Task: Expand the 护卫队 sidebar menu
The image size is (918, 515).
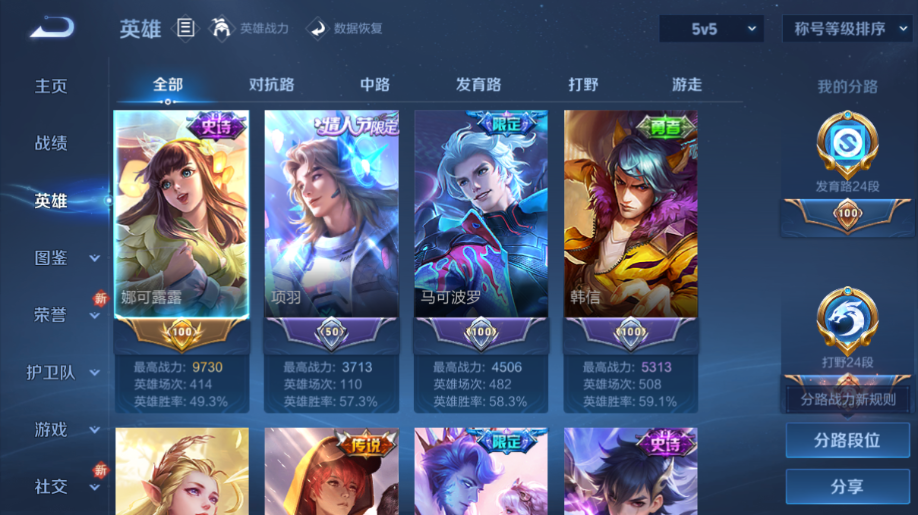Action: click(x=65, y=373)
